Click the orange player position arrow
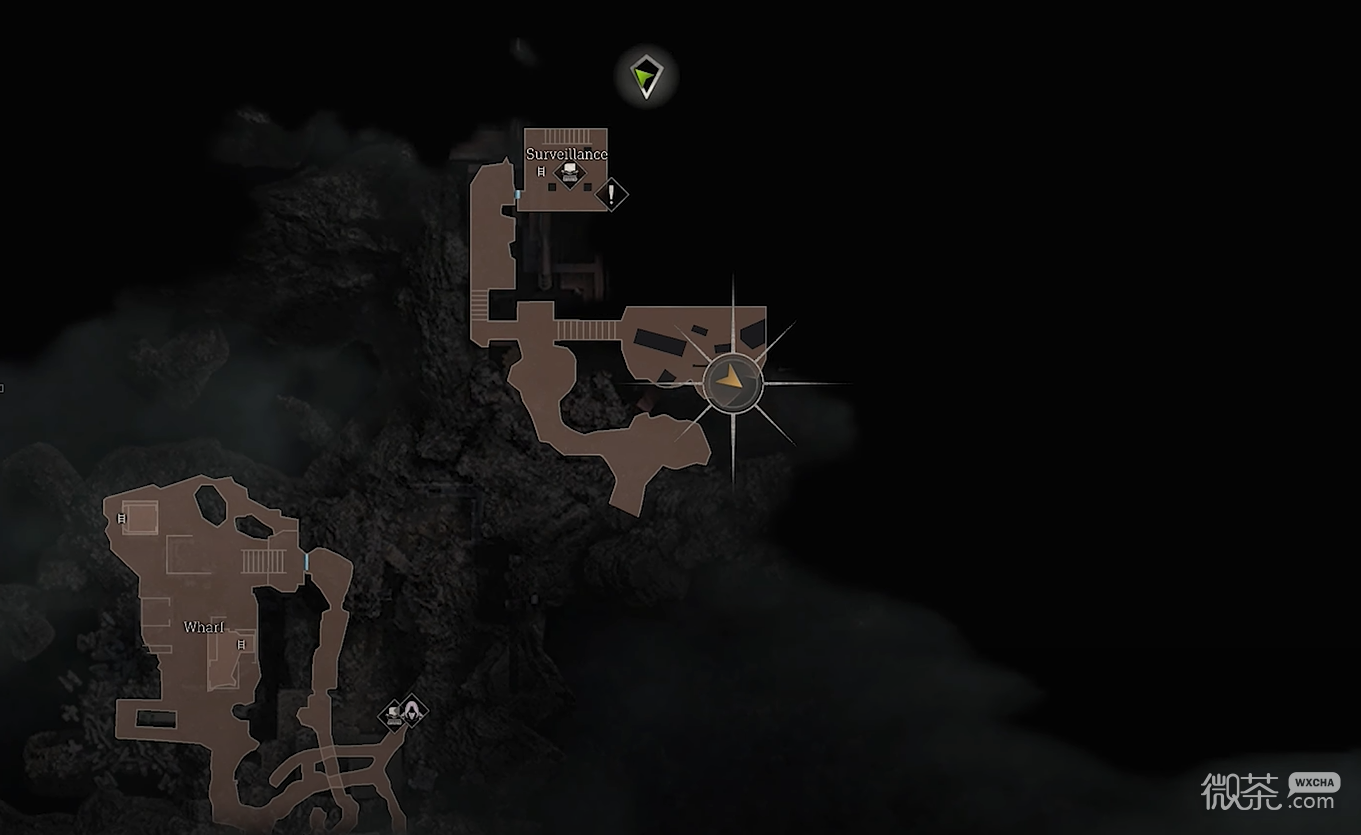The width and height of the screenshot is (1361, 835). pyautogui.click(x=733, y=381)
